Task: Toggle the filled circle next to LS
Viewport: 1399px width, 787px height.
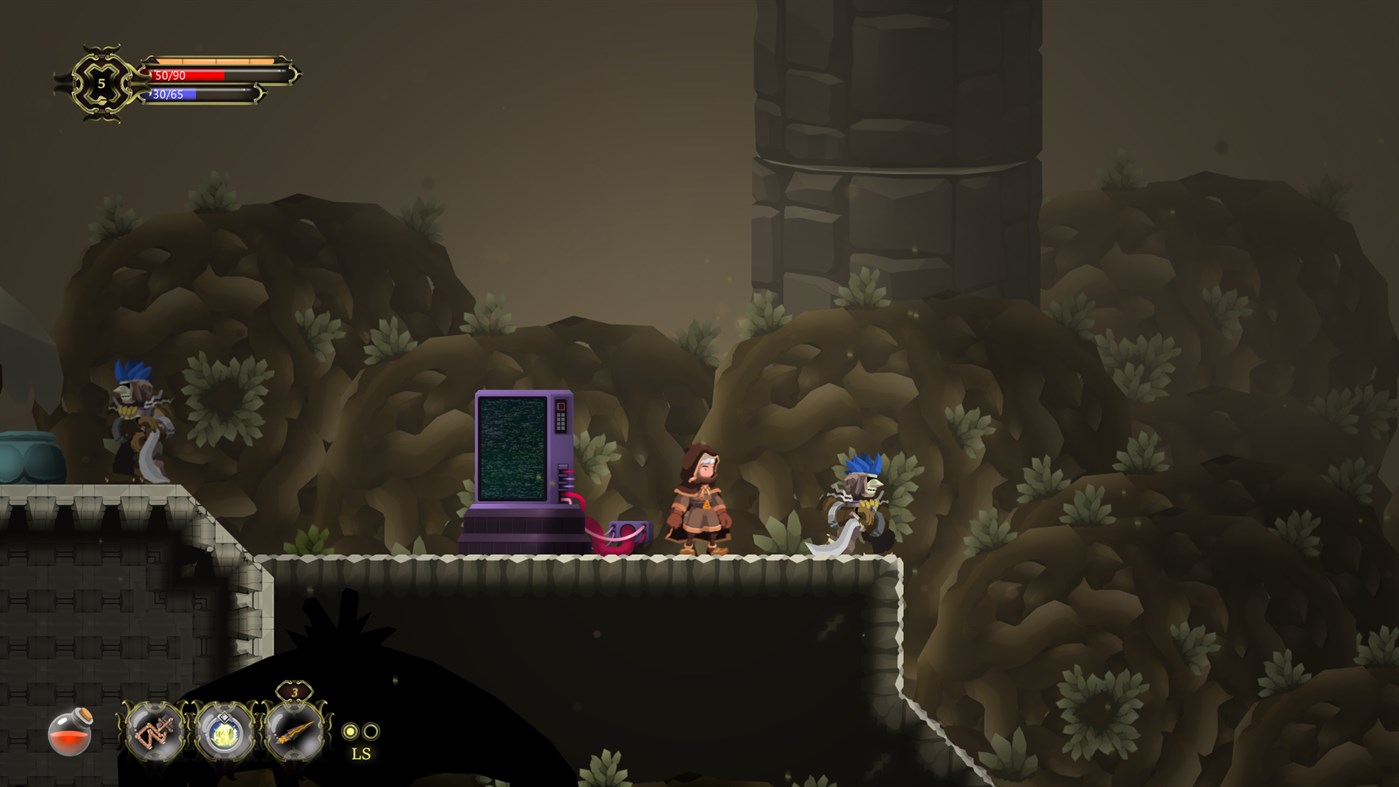Action: point(348,729)
